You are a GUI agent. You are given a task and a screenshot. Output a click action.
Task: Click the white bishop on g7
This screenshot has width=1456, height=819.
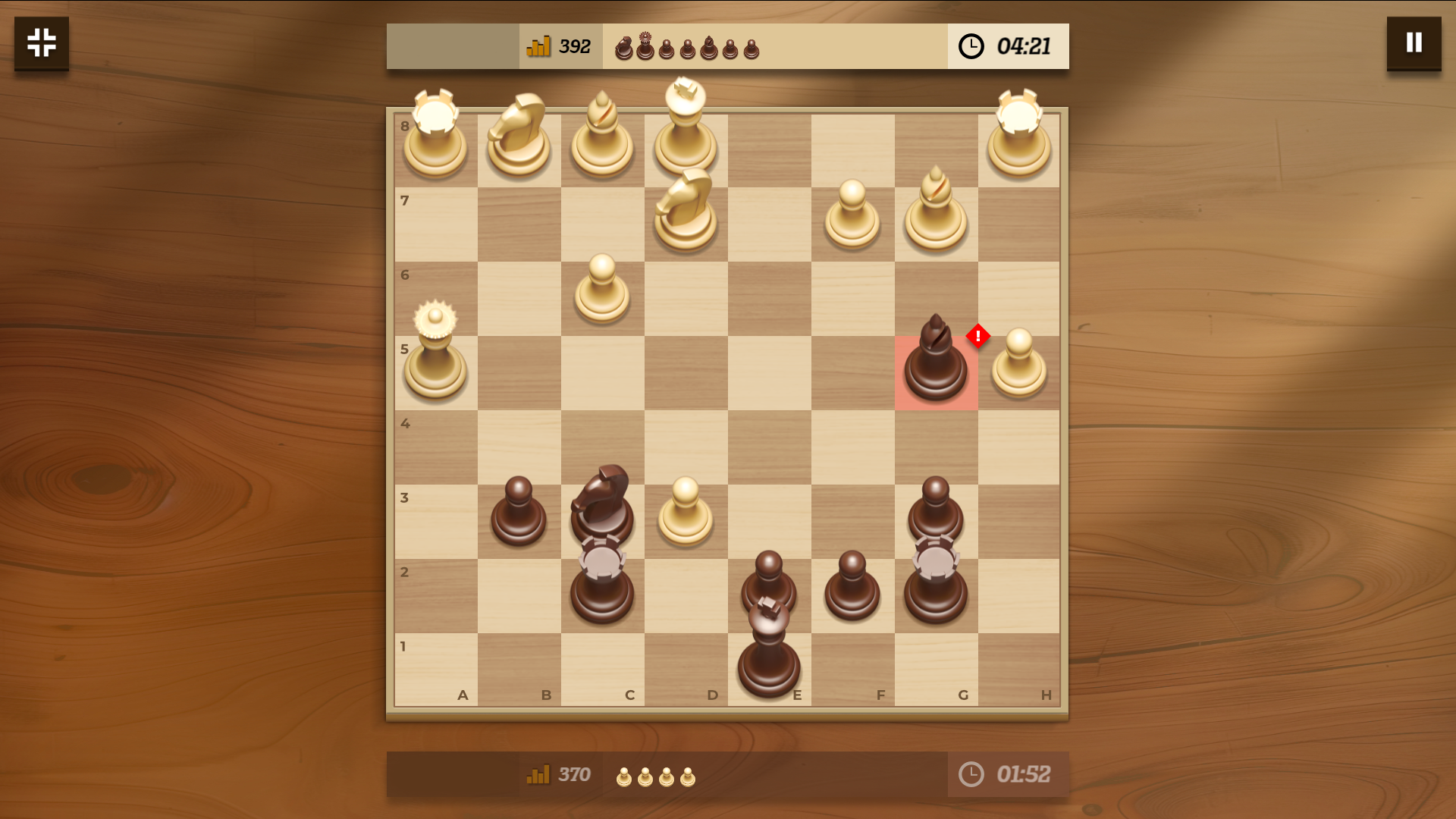coord(936,209)
